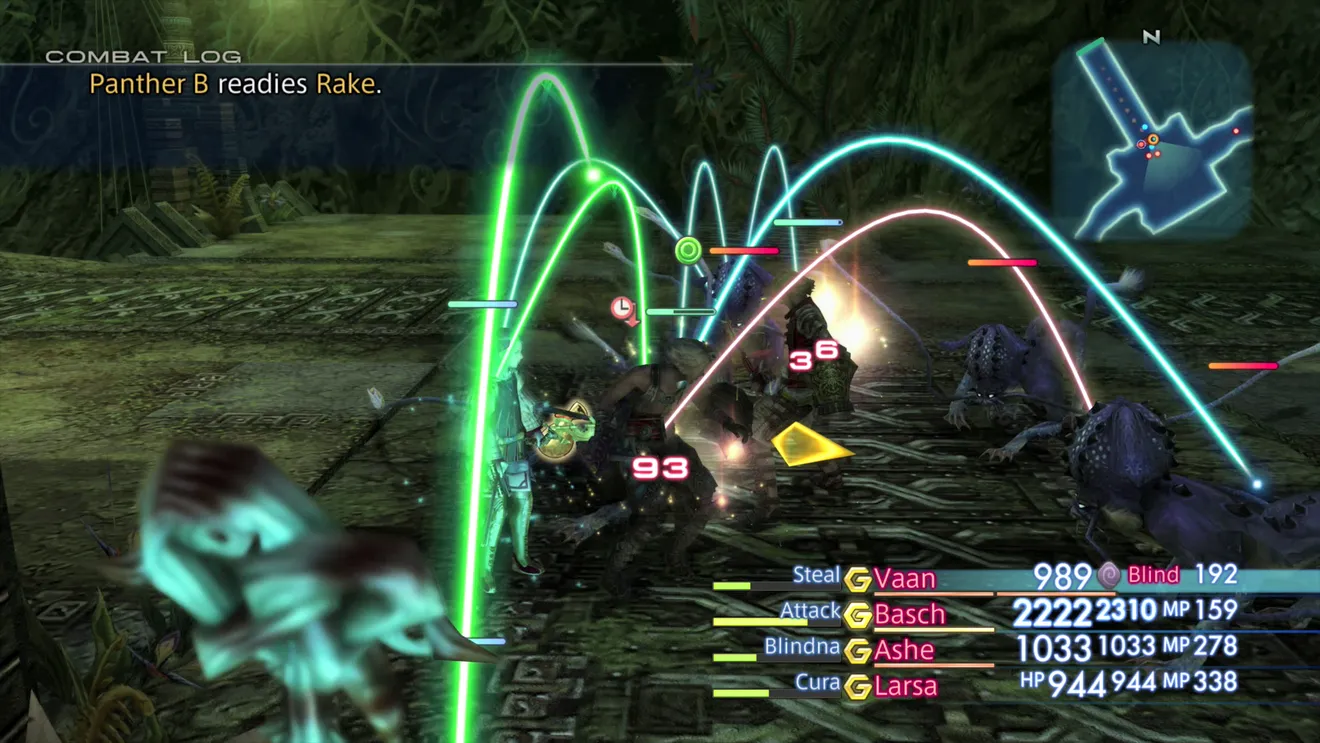Choose Basch's party row

[x=909, y=614]
